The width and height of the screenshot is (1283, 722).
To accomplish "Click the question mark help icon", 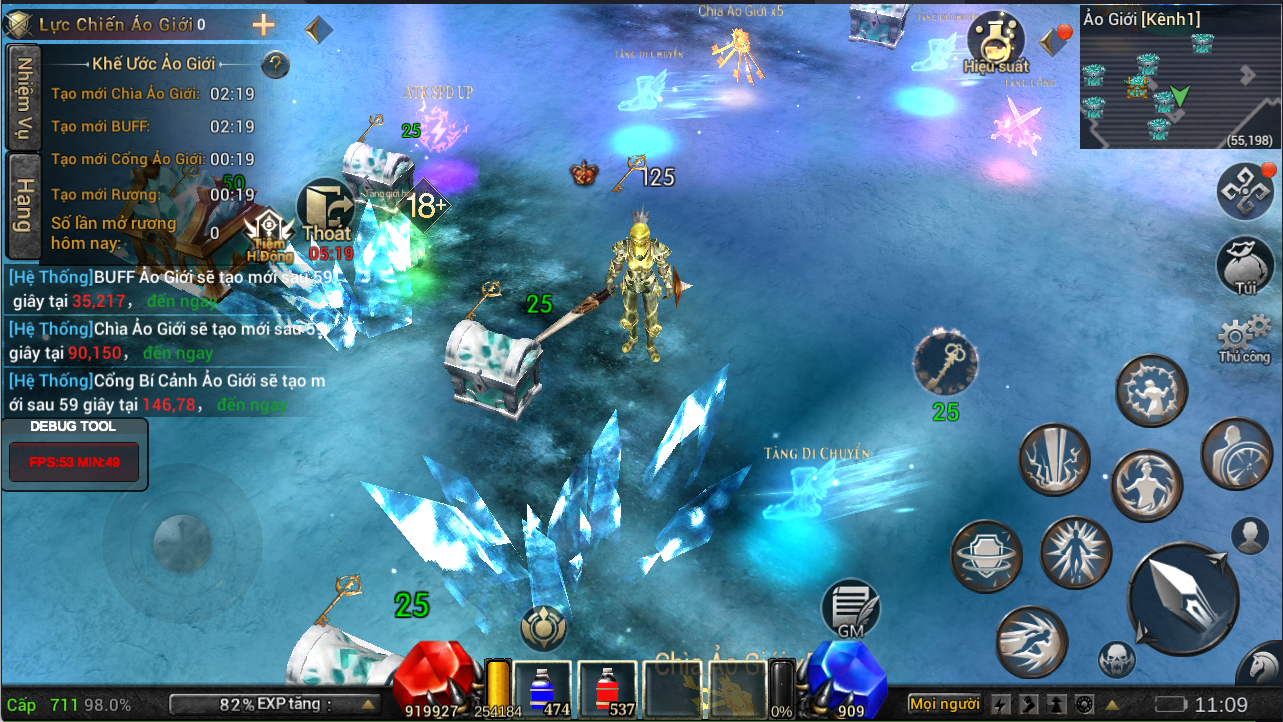I will (x=275, y=65).
